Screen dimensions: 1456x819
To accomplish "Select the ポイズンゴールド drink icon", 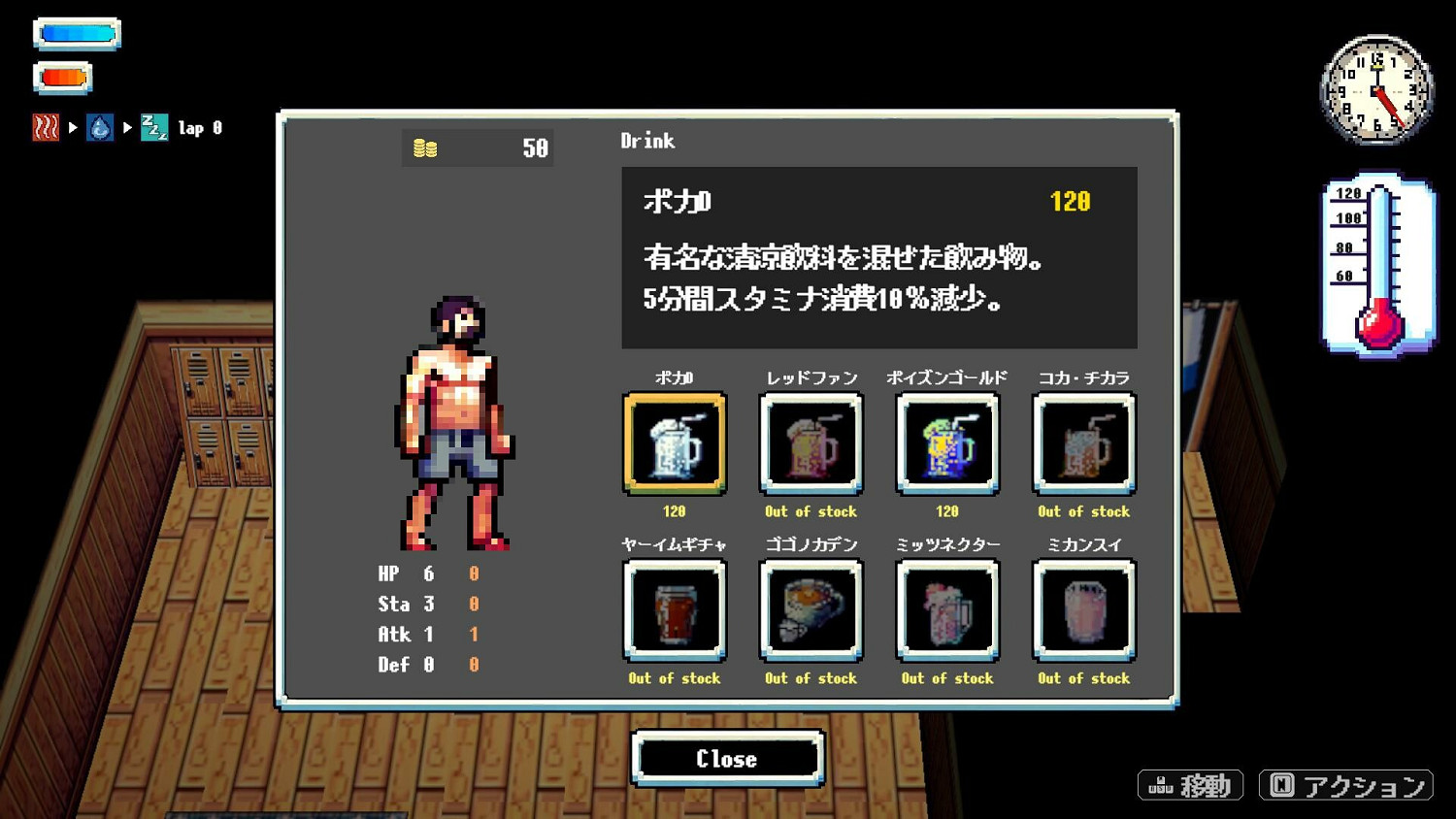I will point(946,442).
